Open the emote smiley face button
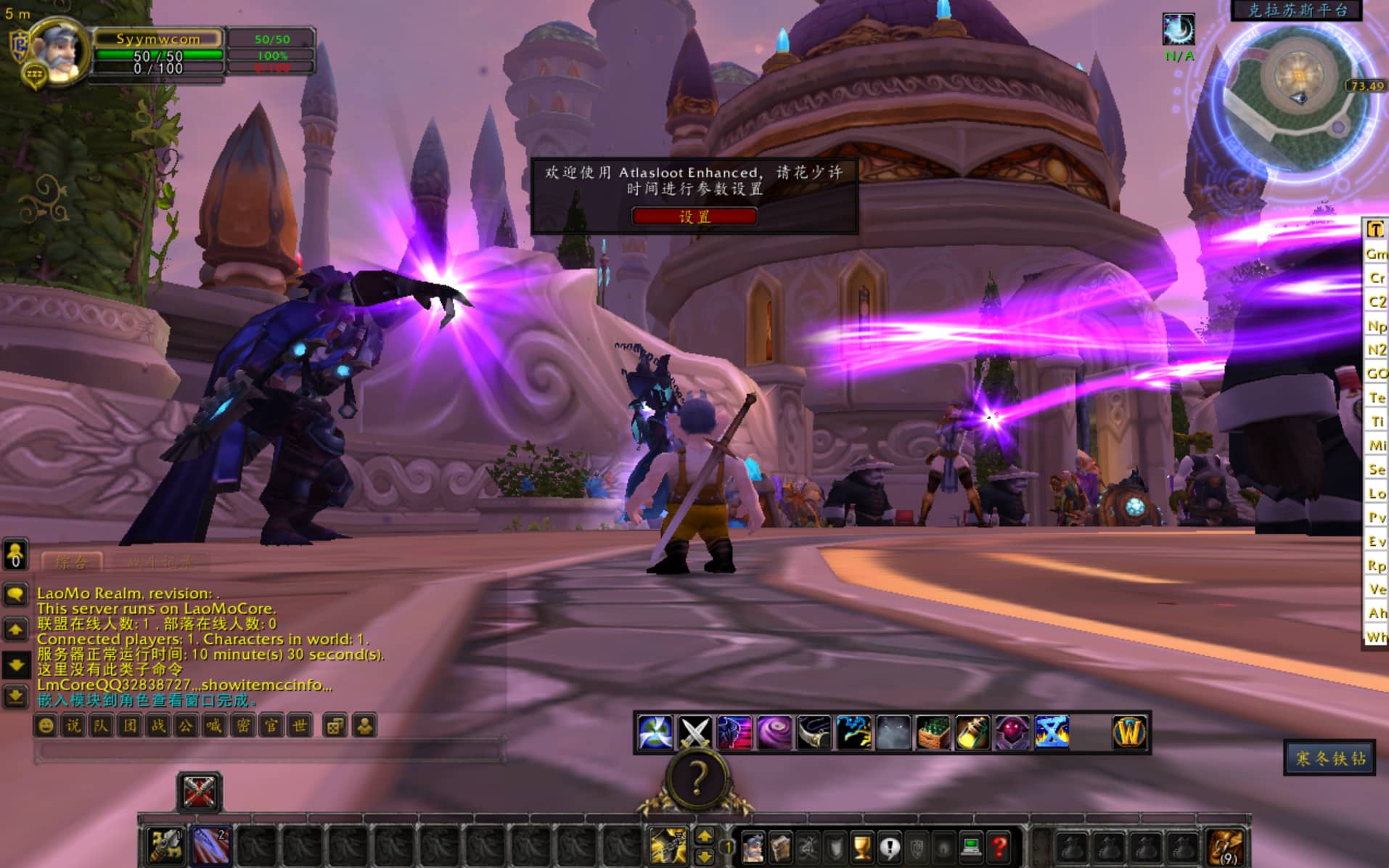 tap(46, 726)
